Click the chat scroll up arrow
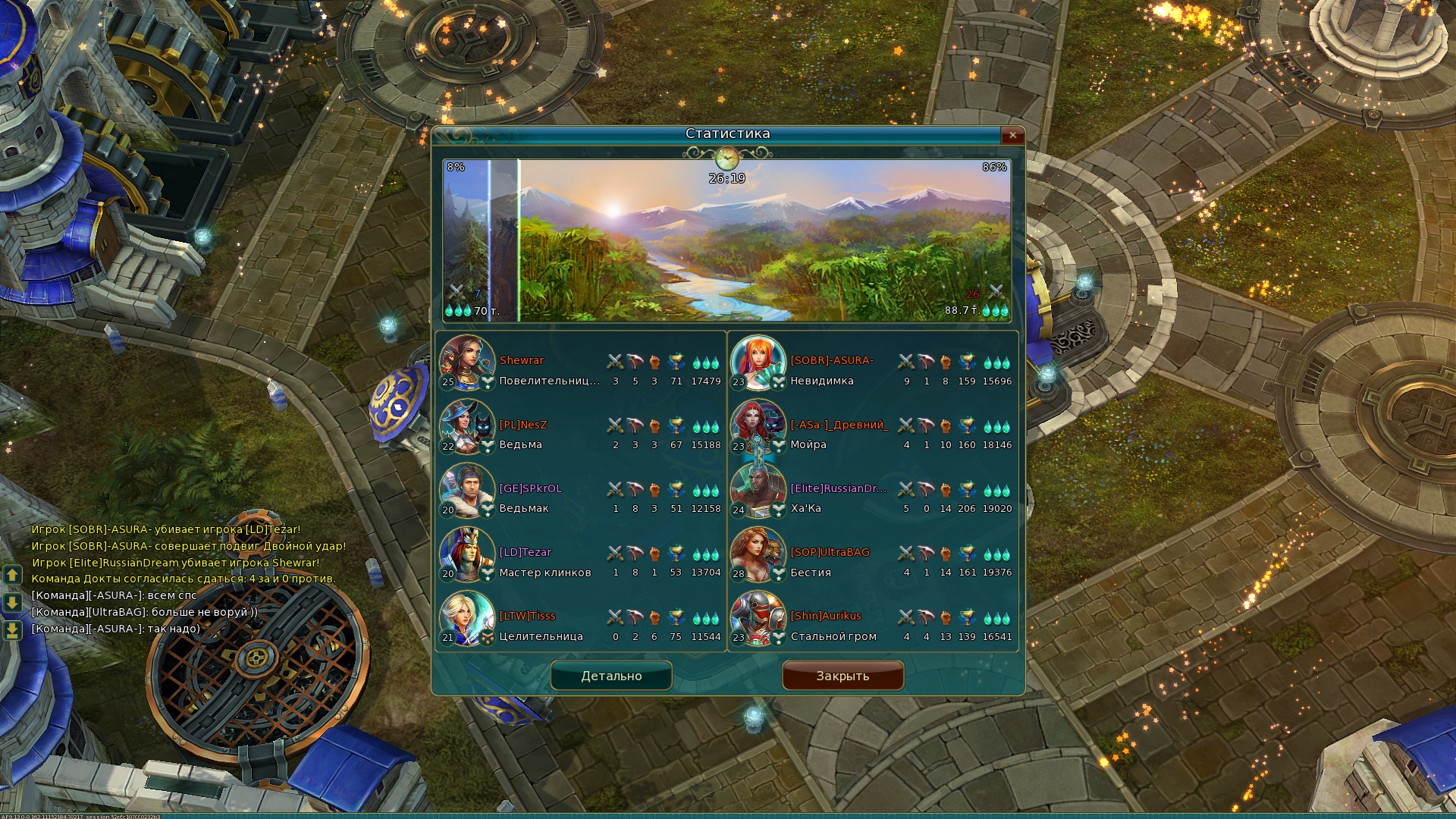Viewport: 1456px width, 819px height. pyautogui.click(x=12, y=575)
